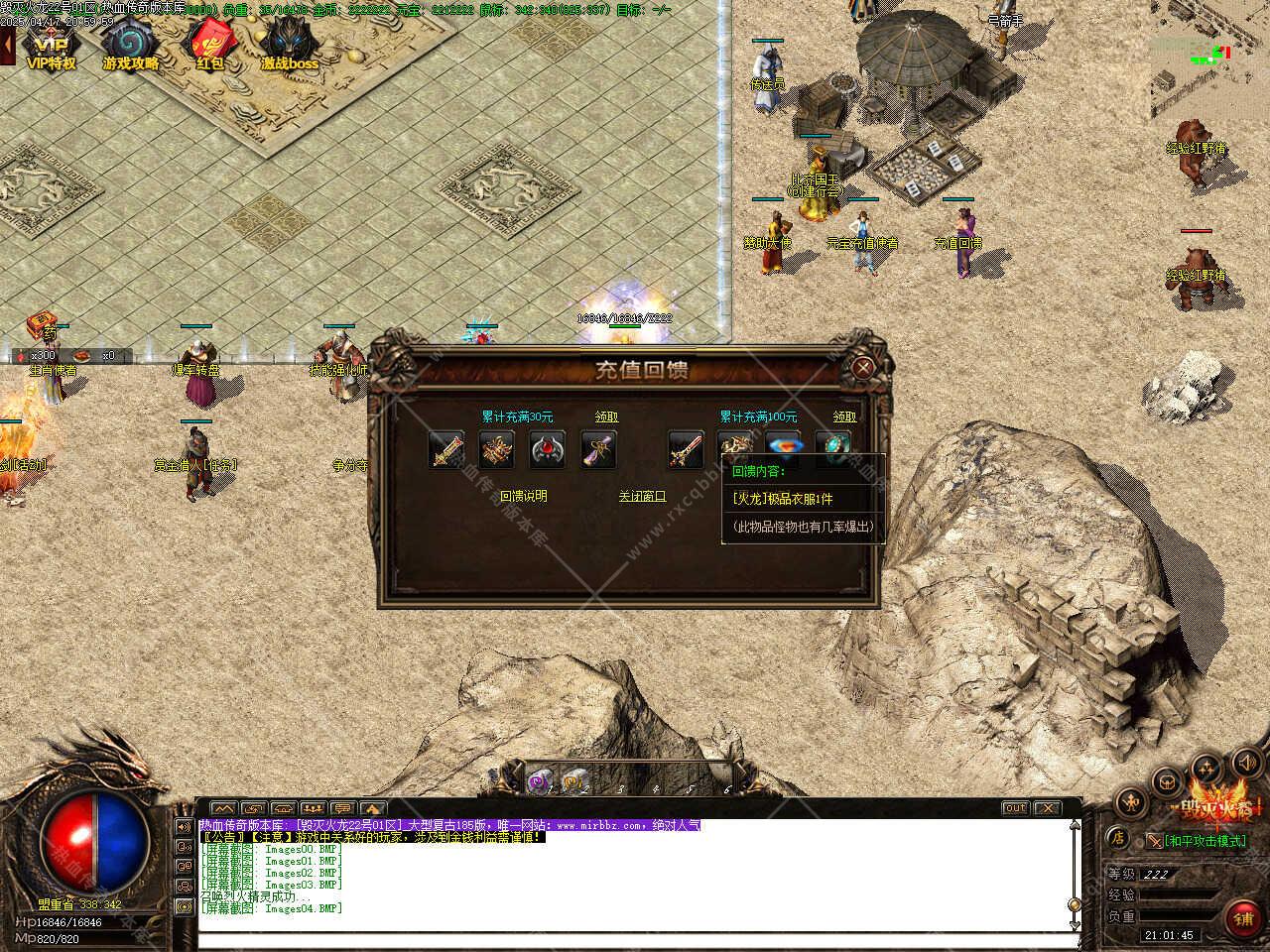Click the chat window's out button
The width and height of the screenshot is (1270, 952).
coord(1015,808)
